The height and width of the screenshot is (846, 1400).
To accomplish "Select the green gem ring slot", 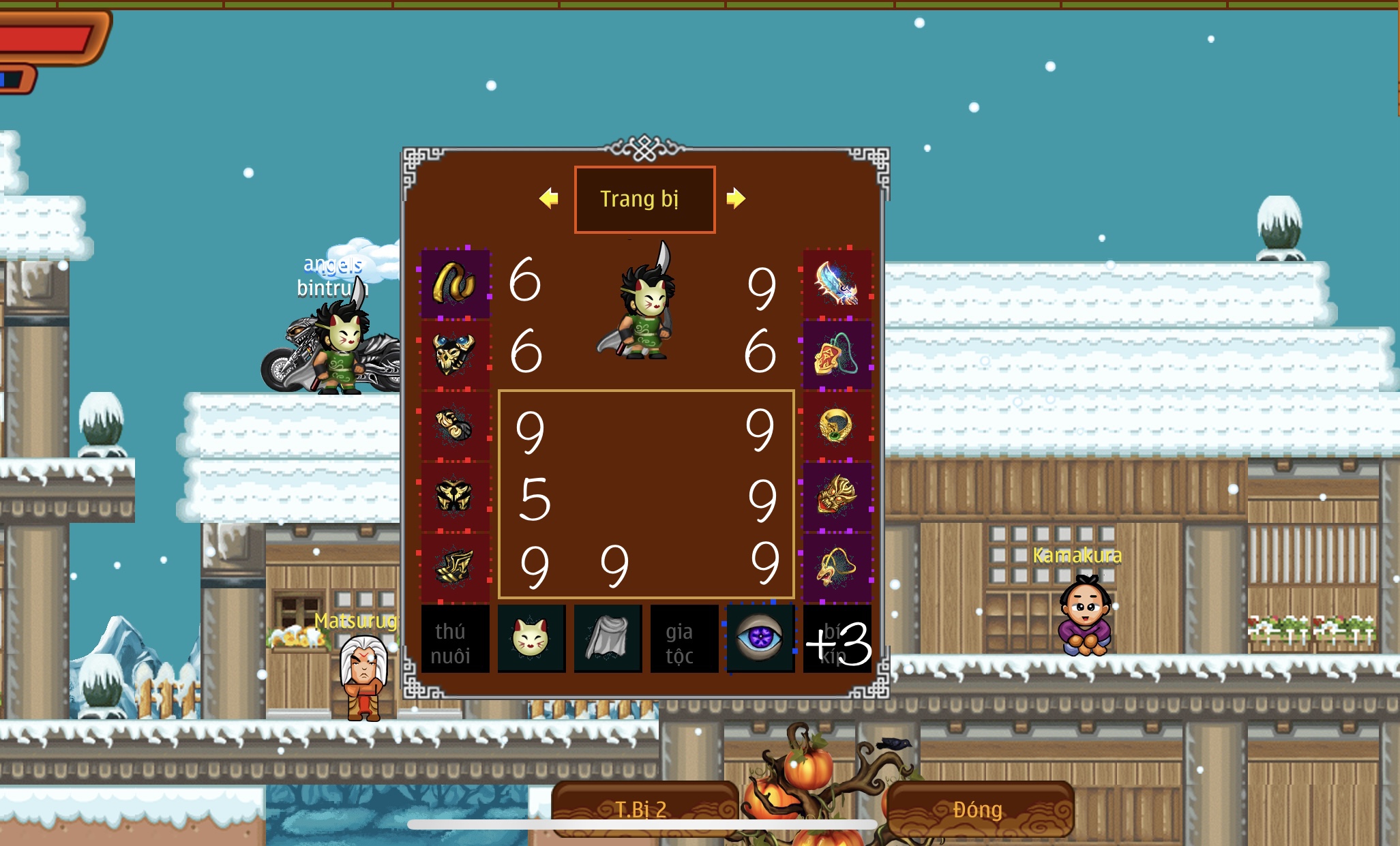I will [x=837, y=425].
